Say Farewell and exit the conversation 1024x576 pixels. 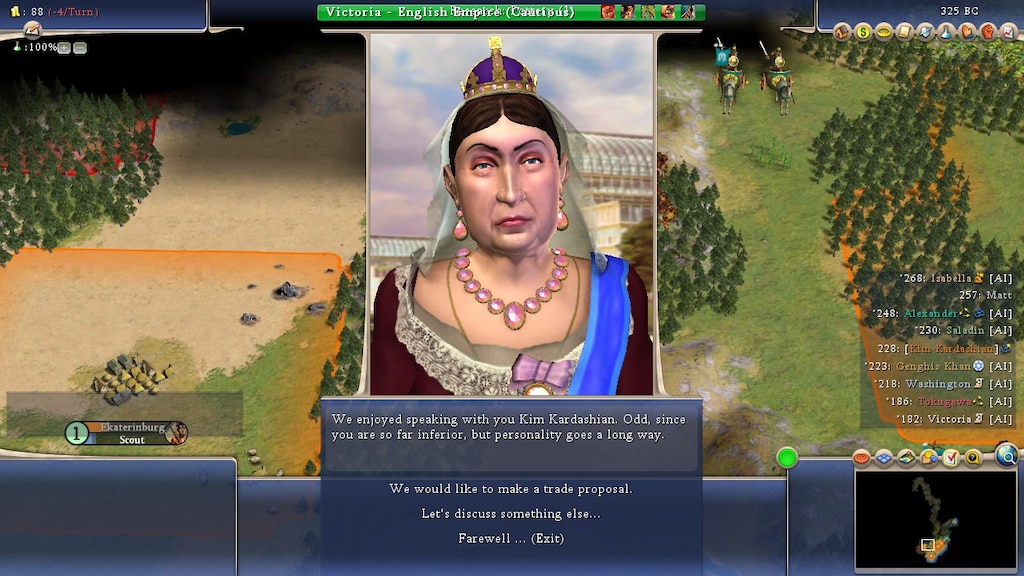(510, 539)
